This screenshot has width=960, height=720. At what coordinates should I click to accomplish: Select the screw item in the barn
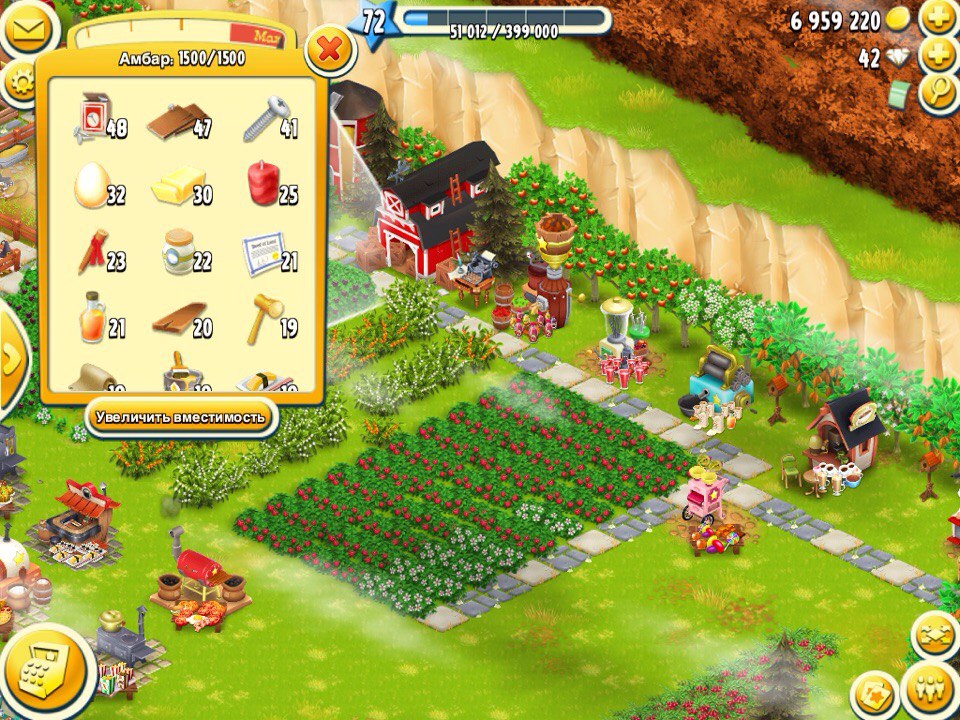pyautogui.click(x=265, y=121)
